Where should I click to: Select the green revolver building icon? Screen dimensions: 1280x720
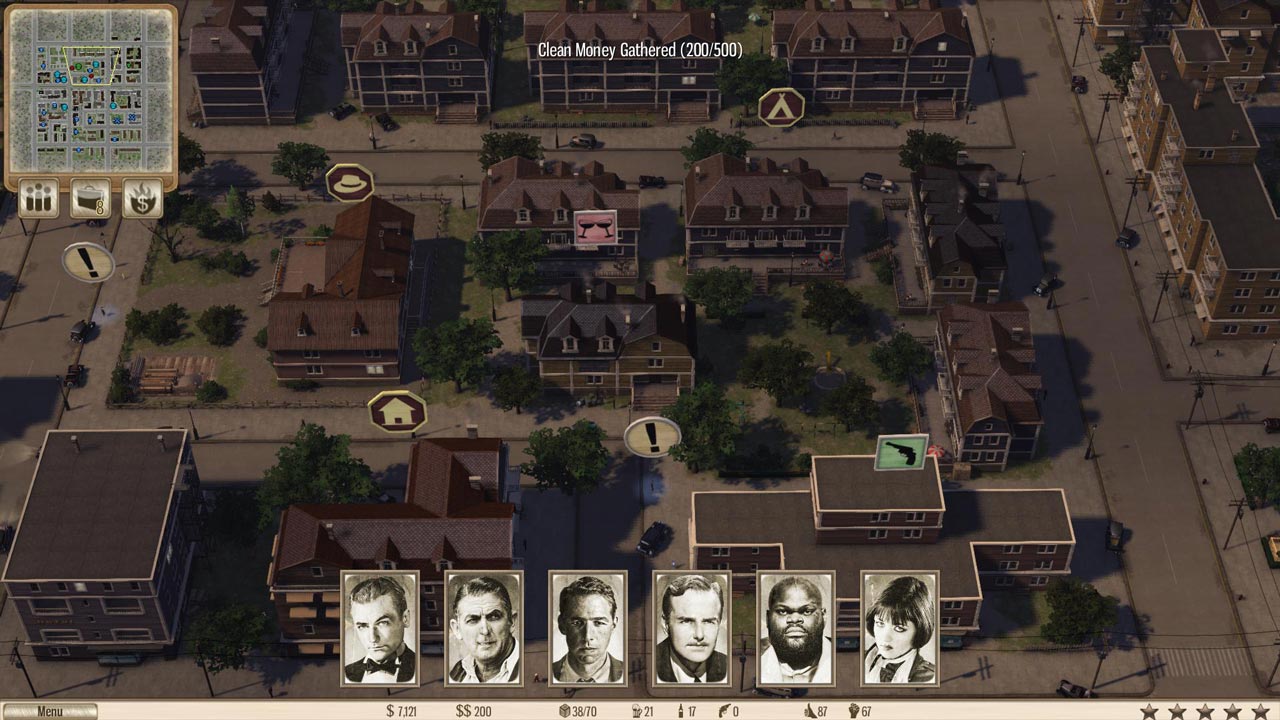[901, 452]
